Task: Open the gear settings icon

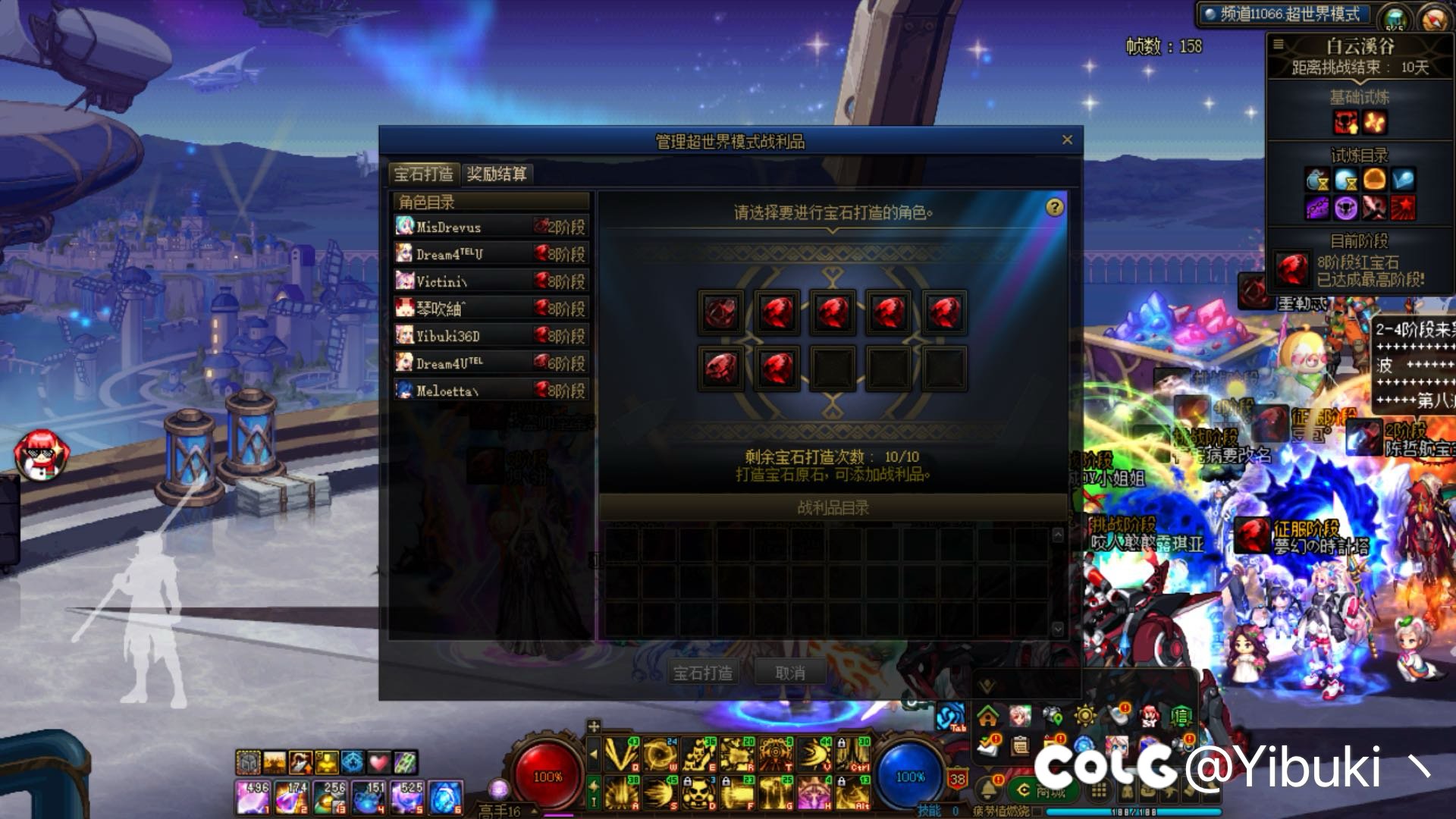Action: (1085, 715)
